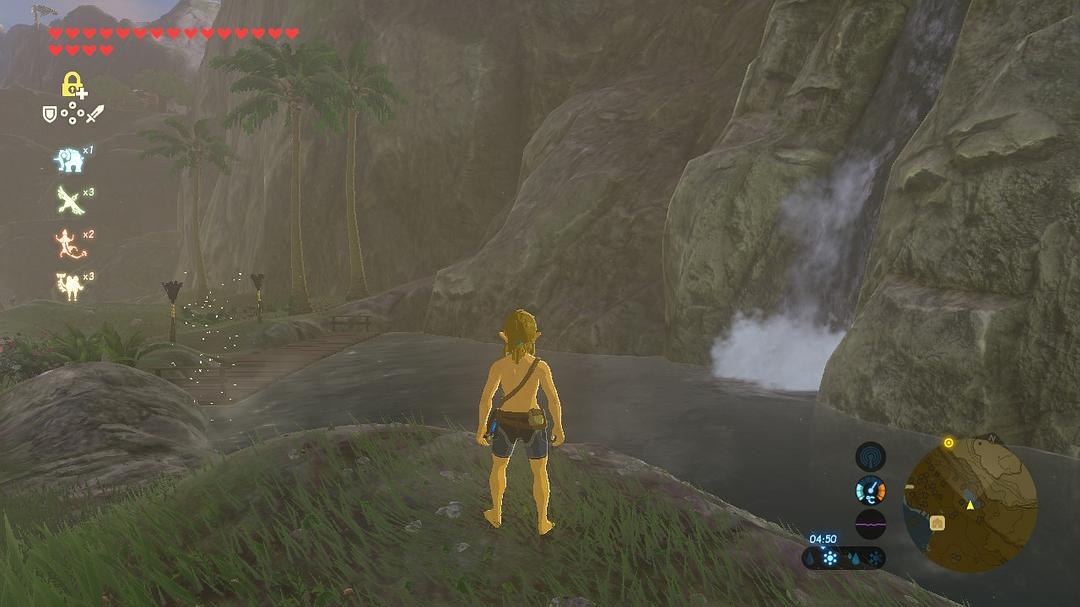The image size is (1080, 607).
Task: Activate the red lizard Daruk's Protection ability
Action: tap(67, 243)
